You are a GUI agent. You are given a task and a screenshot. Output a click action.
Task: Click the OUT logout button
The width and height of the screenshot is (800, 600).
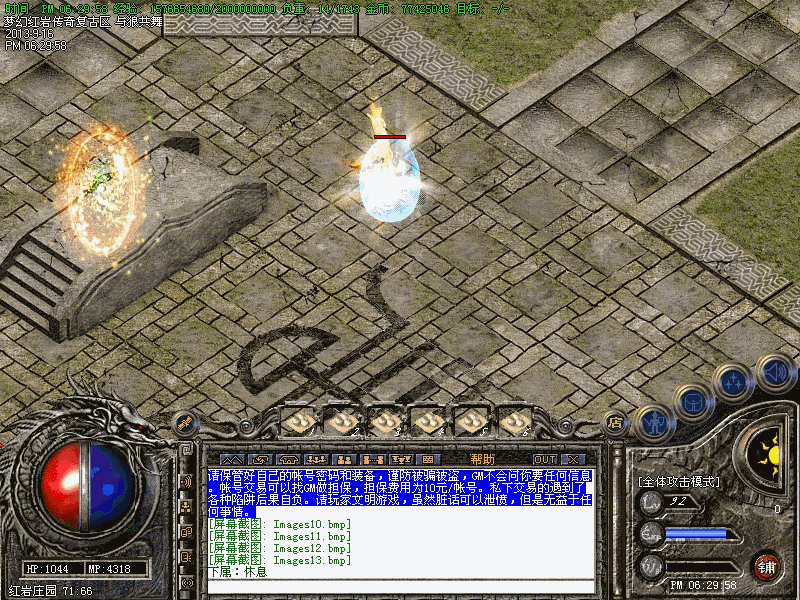click(544, 459)
